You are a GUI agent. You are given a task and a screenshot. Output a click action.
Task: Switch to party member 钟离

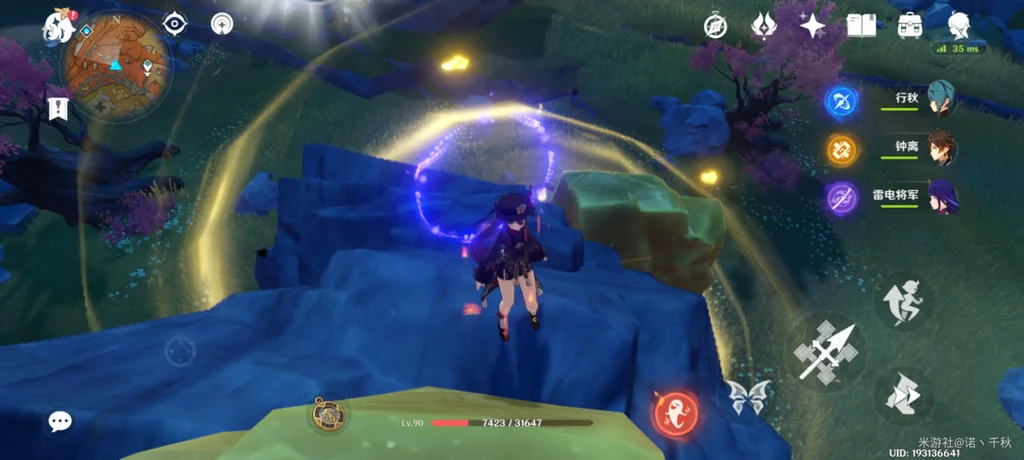point(941,148)
